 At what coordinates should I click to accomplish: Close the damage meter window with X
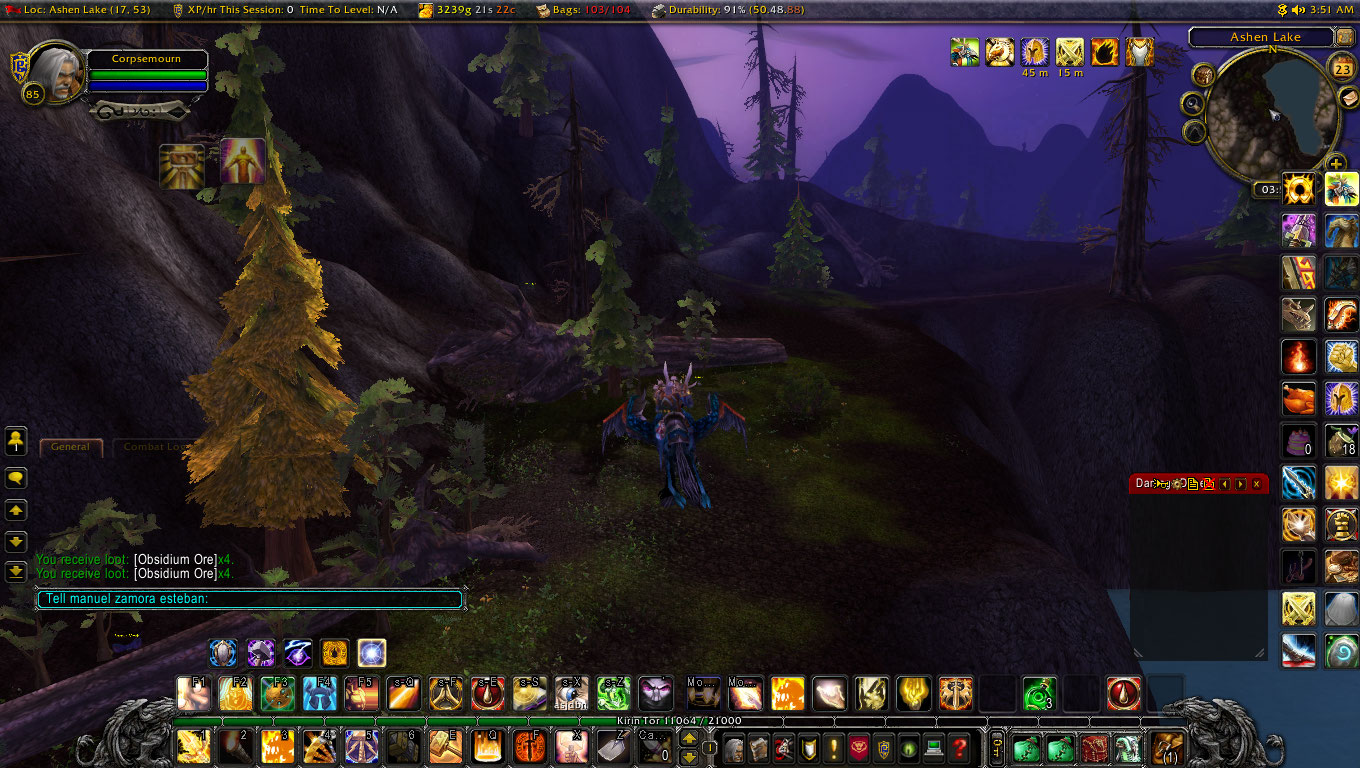[1257, 484]
